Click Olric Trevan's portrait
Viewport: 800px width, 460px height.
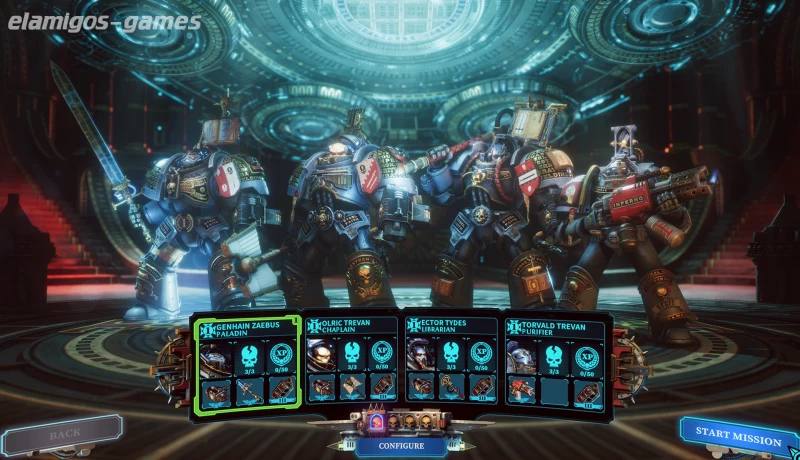pos(320,356)
